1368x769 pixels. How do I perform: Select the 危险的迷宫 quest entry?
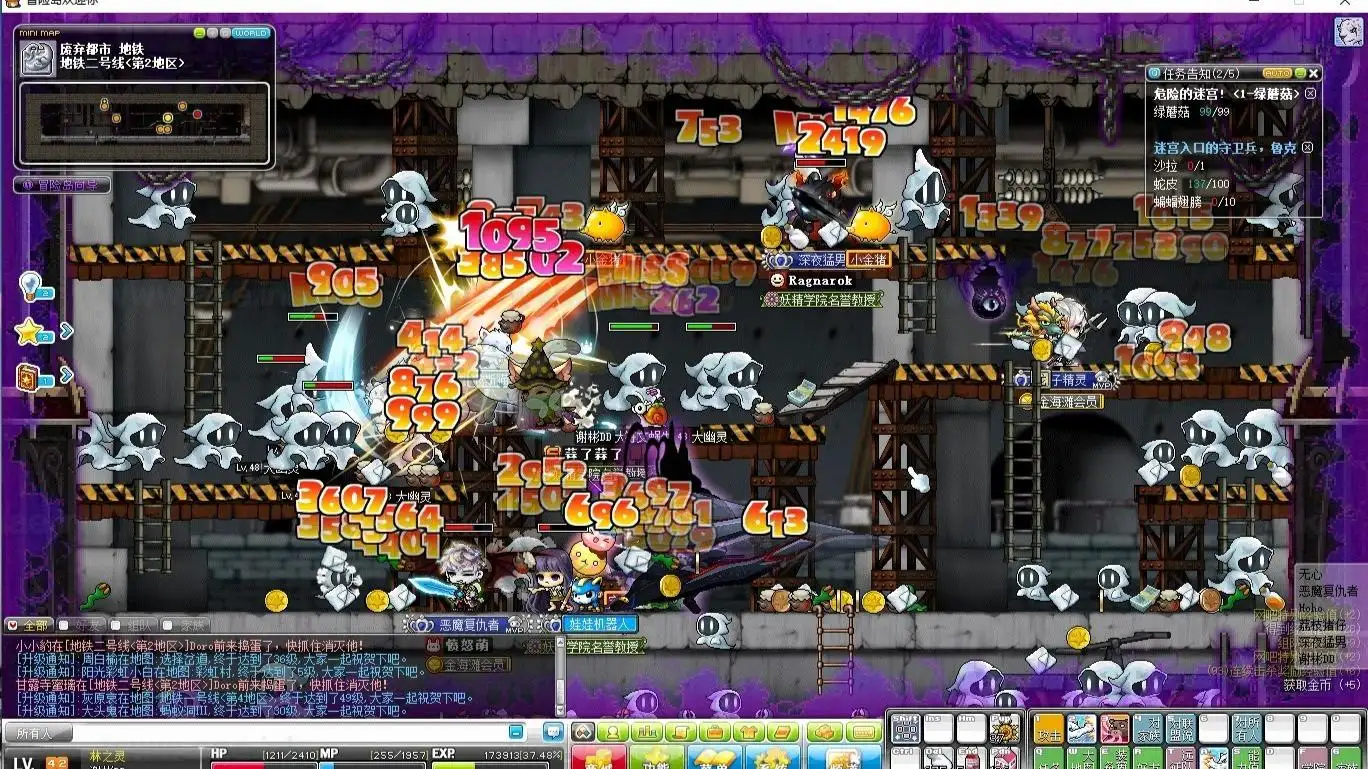click(x=1226, y=94)
